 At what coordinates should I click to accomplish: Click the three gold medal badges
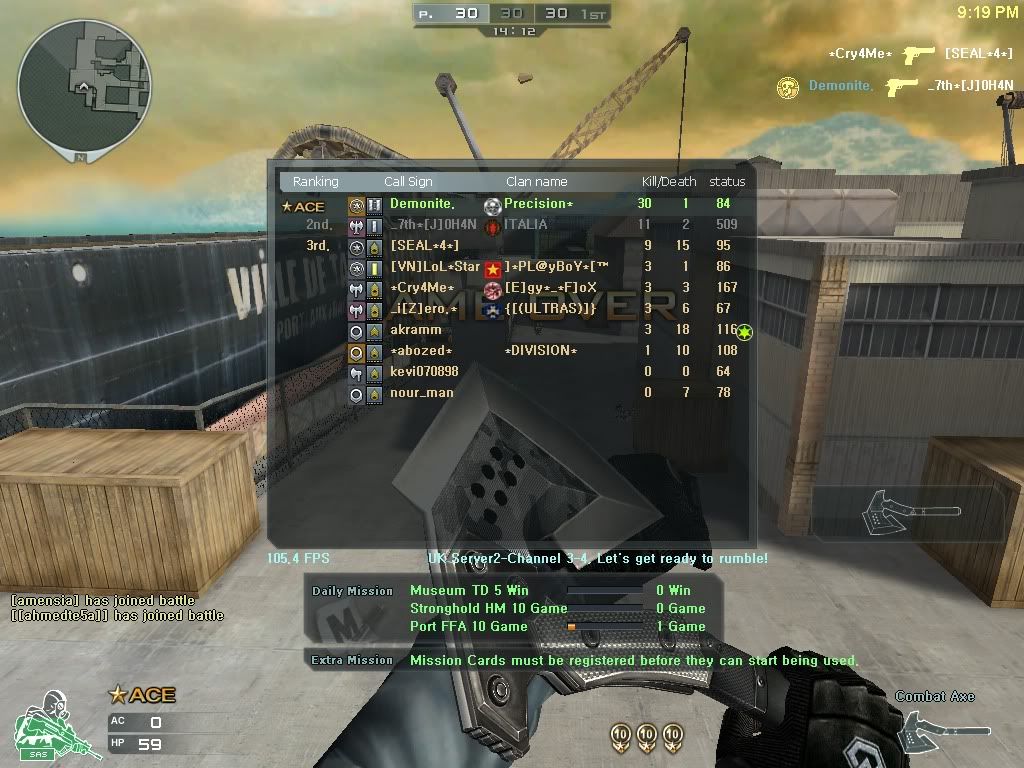(x=646, y=735)
